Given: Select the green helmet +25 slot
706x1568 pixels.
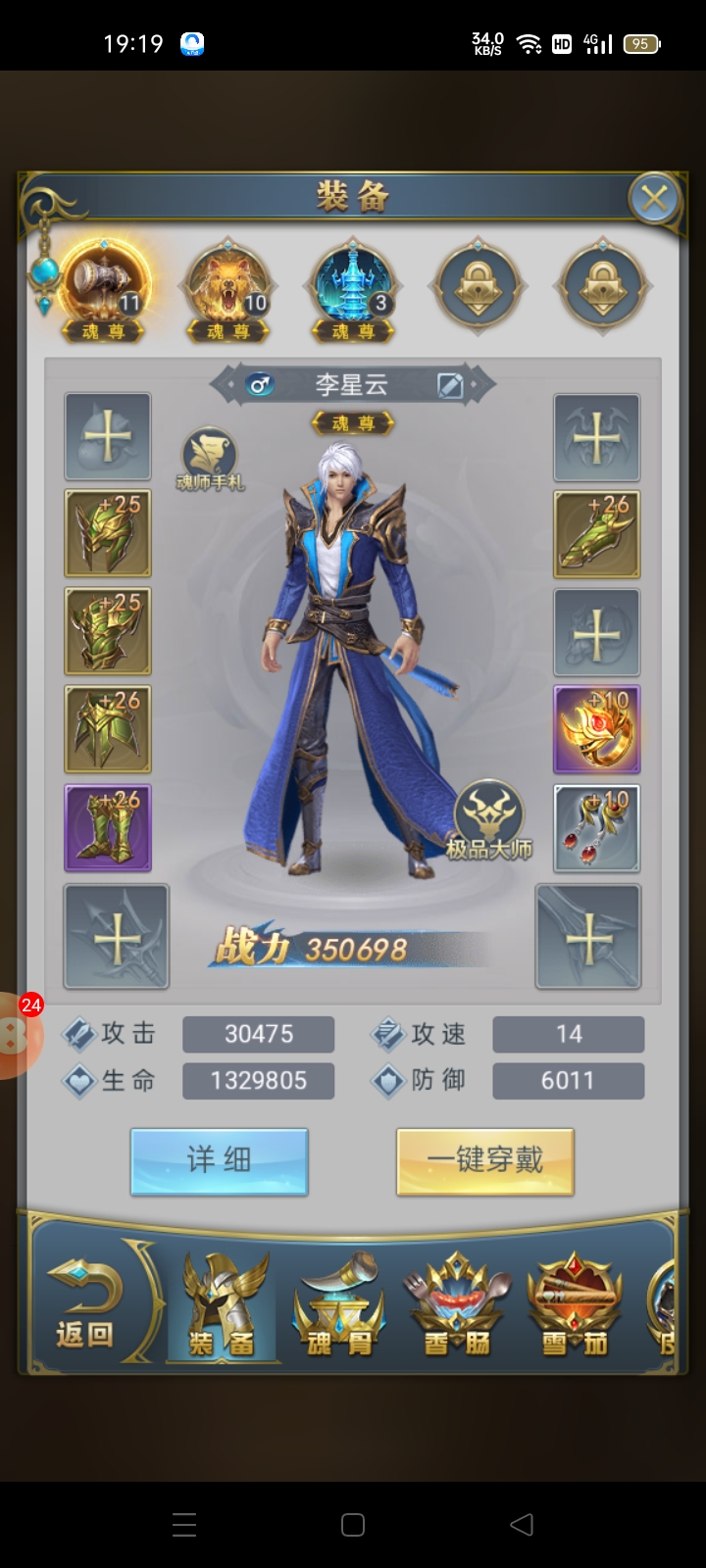Looking at the screenshot, I should pyautogui.click(x=108, y=534).
